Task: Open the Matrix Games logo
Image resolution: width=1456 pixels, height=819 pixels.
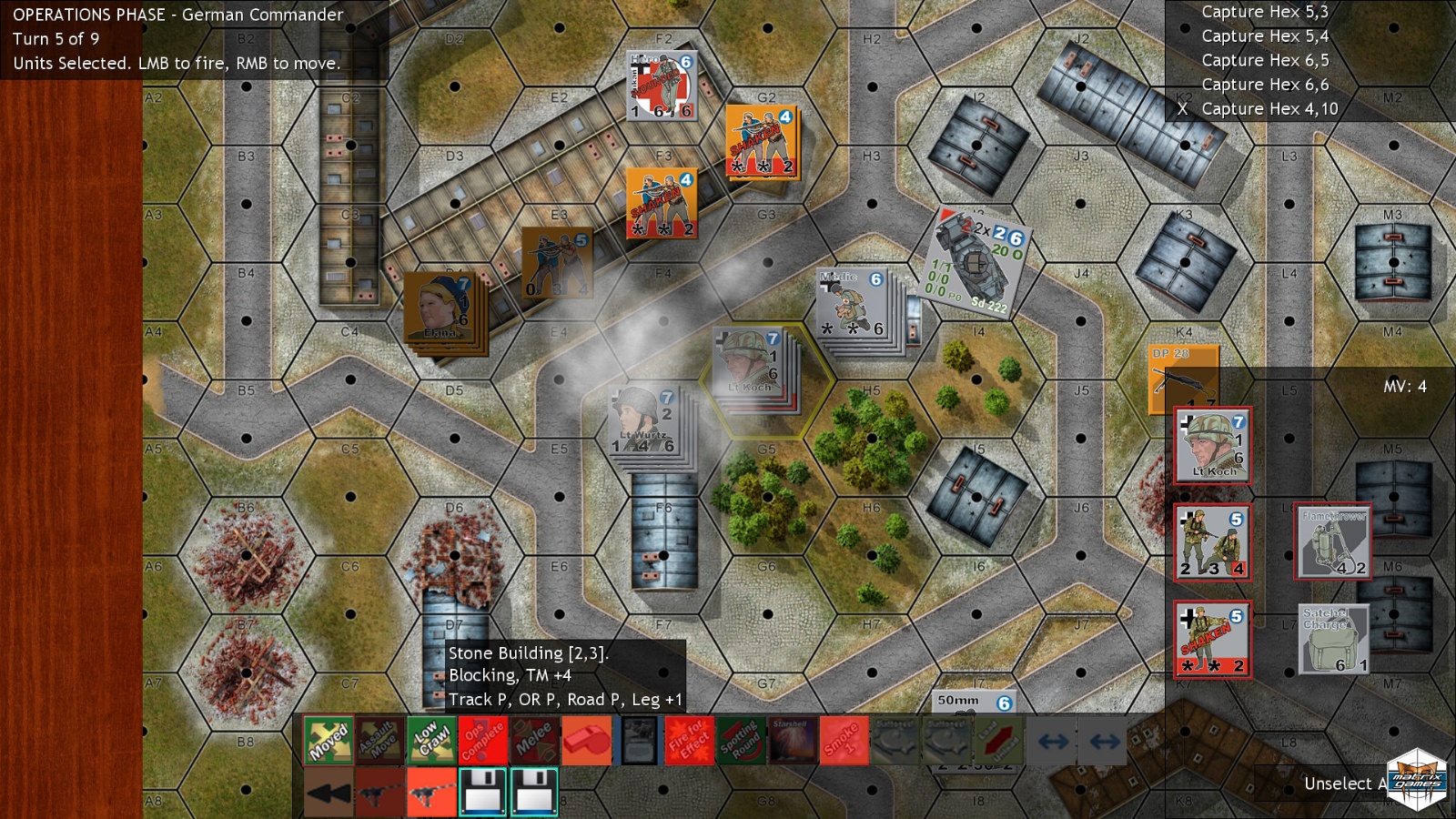Action: 1416,779
